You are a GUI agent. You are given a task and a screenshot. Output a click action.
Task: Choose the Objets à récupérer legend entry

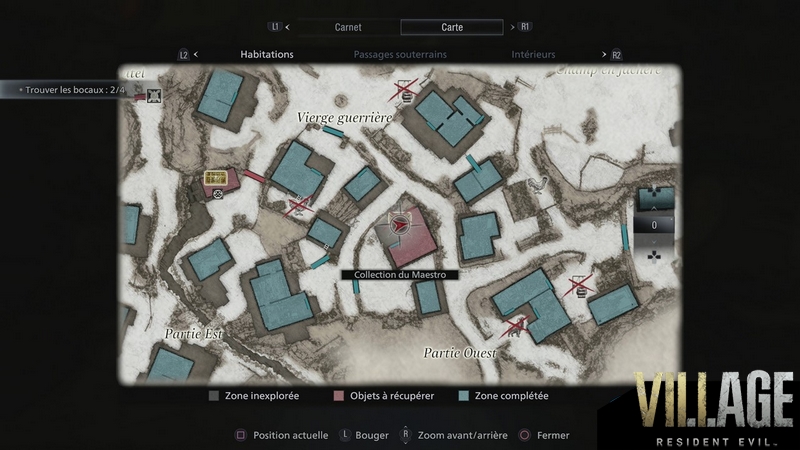[x=383, y=396]
